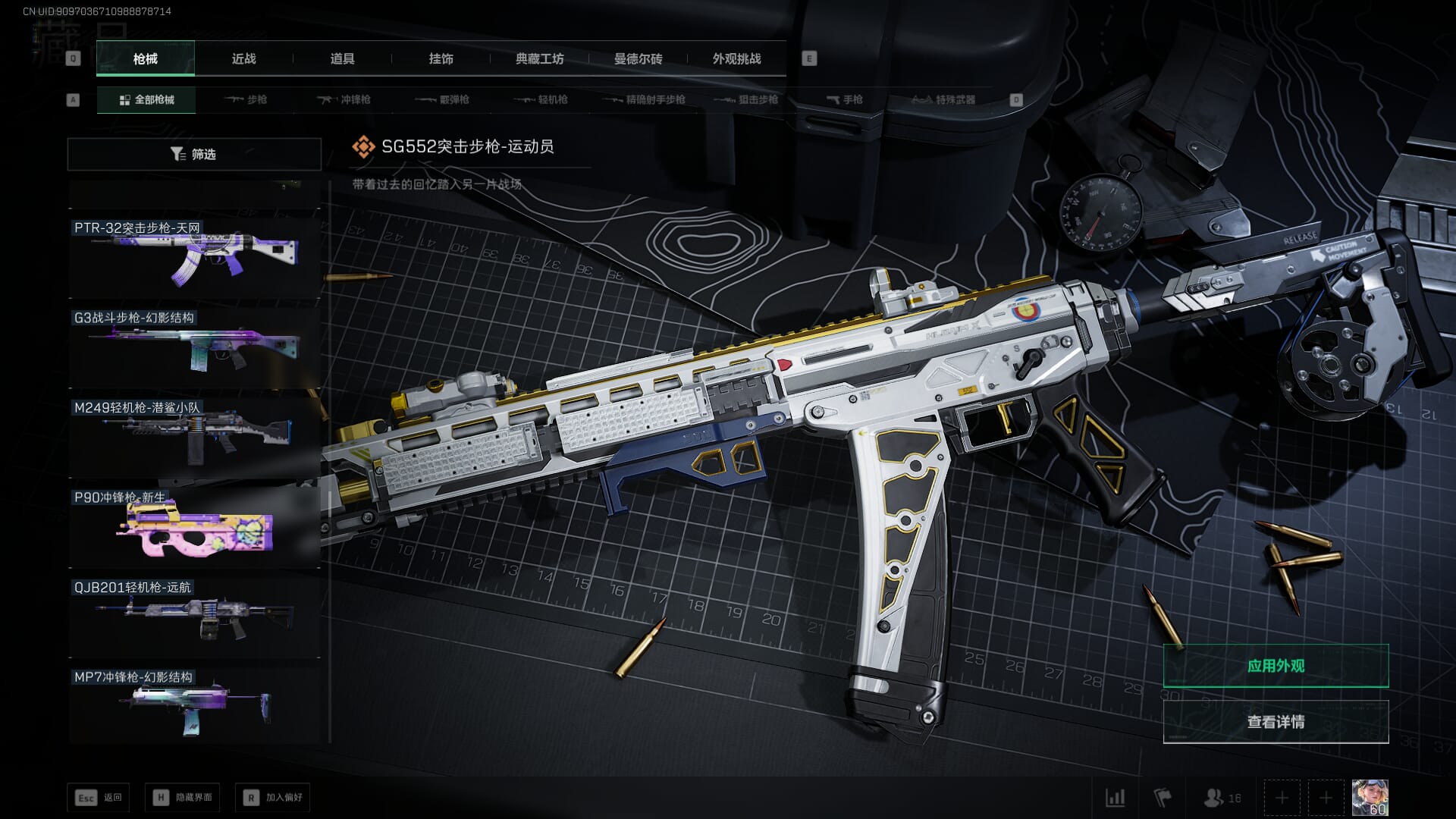
Task: Open the 道具 items tab
Action: coord(342,58)
